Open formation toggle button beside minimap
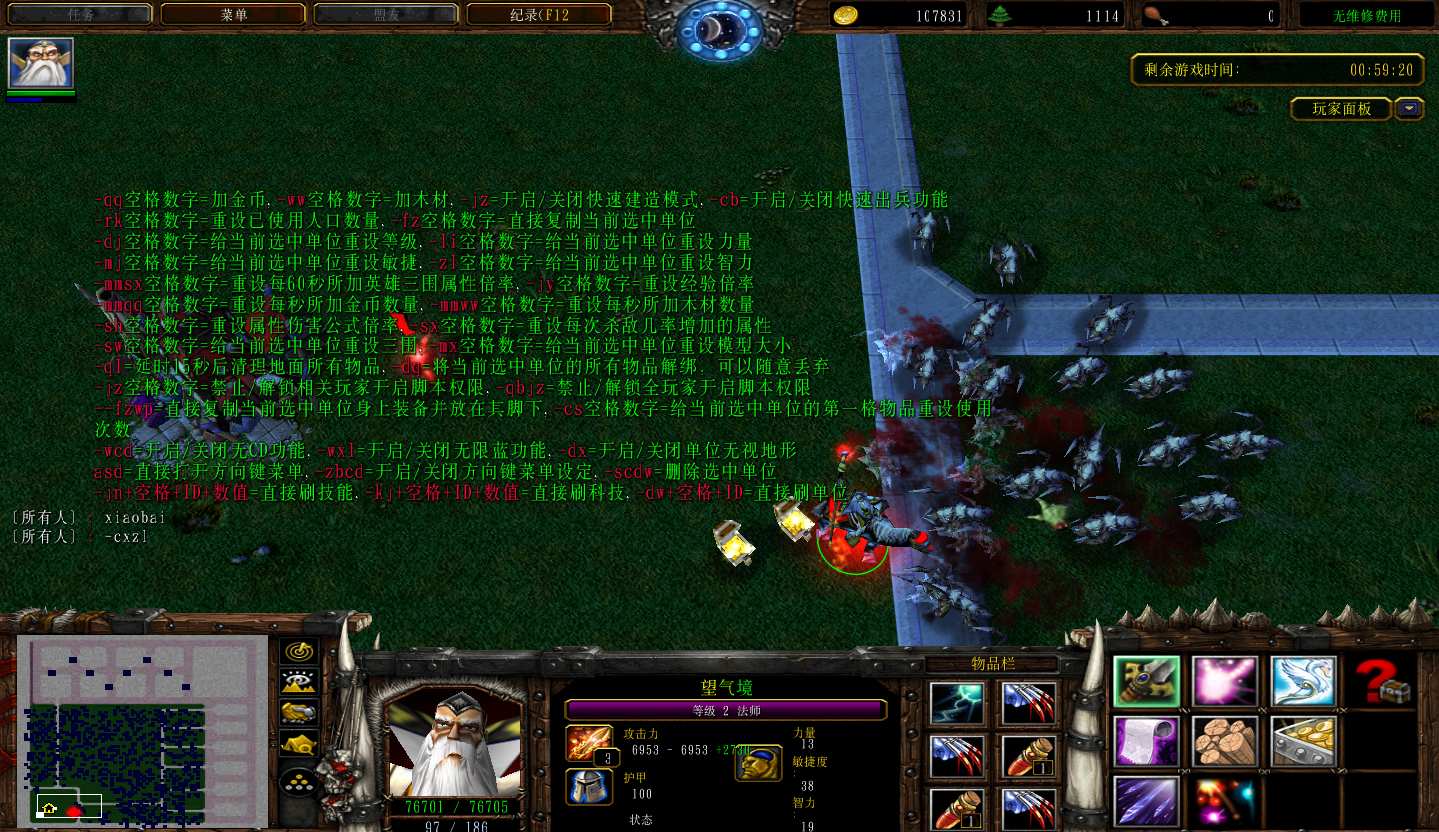 [299, 779]
